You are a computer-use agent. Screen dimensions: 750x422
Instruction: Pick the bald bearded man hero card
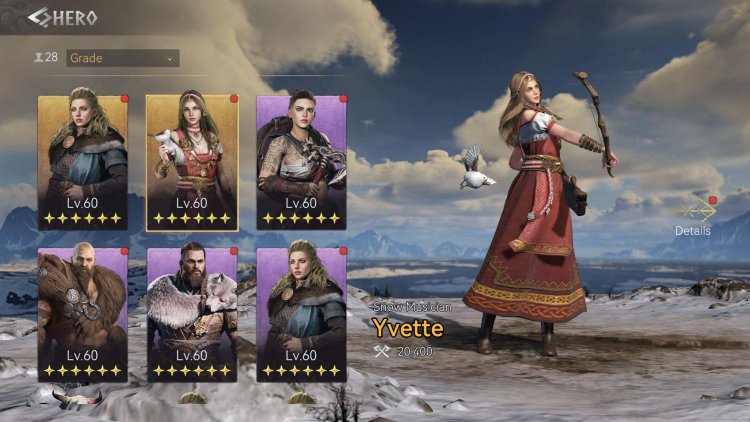[x=83, y=314]
